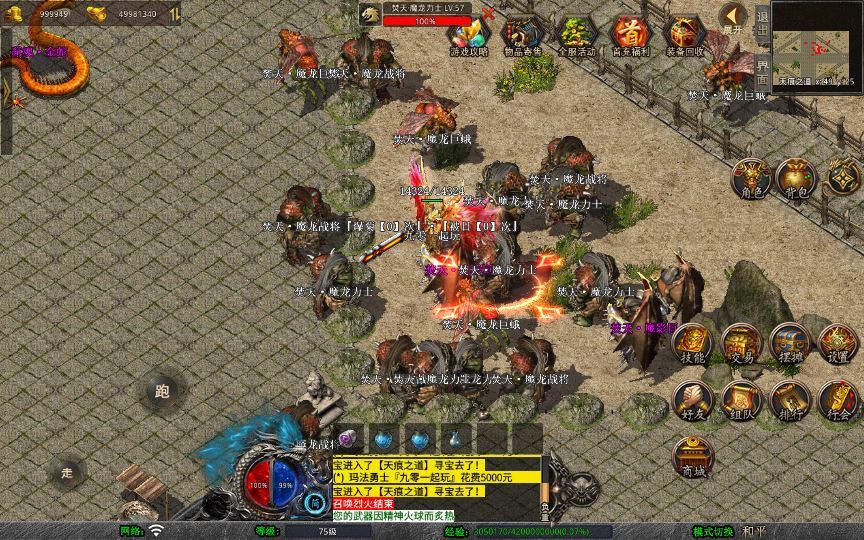Open the 排行 rankings board

[x=789, y=400]
